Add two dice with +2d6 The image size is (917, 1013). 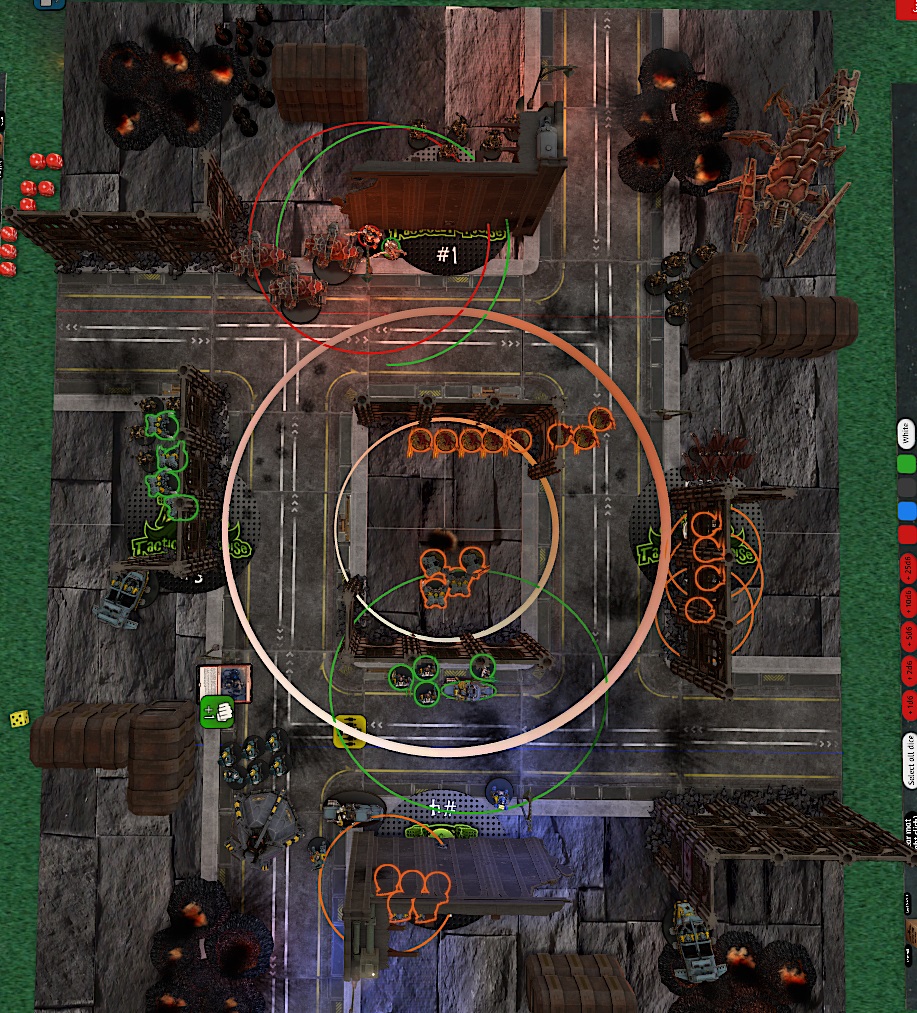[x=907, y=668]
